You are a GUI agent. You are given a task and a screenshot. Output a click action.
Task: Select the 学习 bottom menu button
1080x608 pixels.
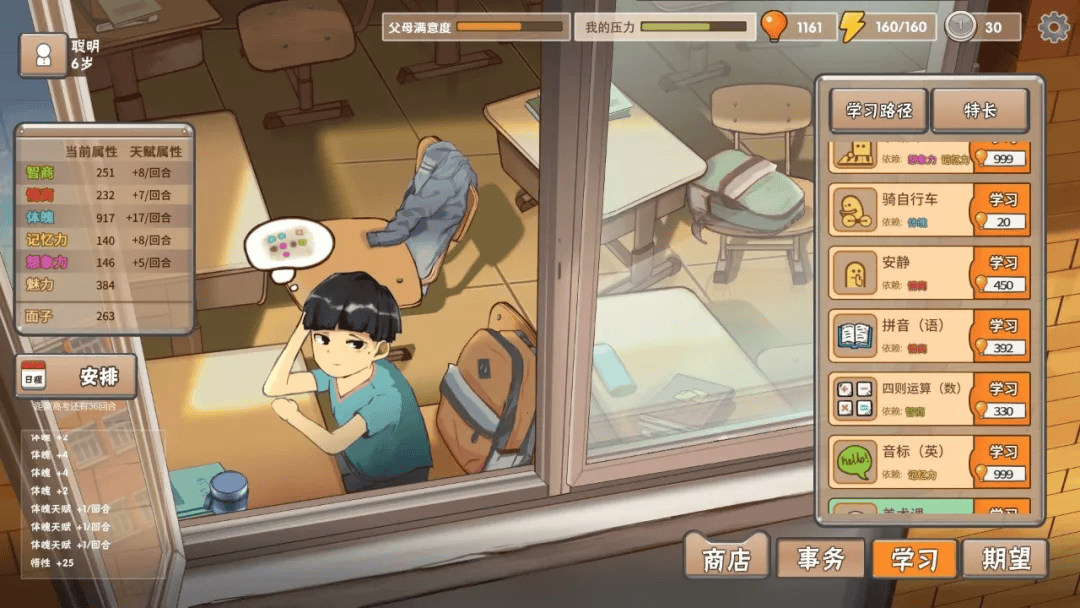click(x=914, y=558)
